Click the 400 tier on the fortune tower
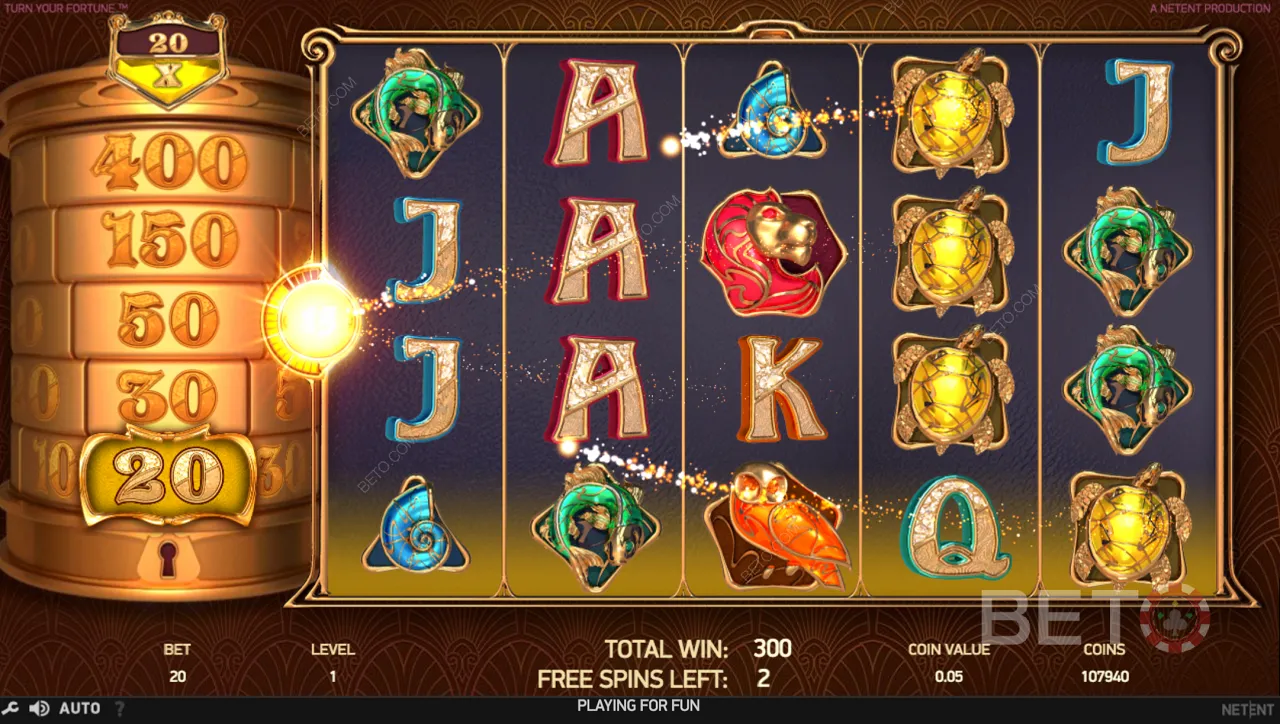The width and height of the screenshot is (1280, 724). [170, 160]
